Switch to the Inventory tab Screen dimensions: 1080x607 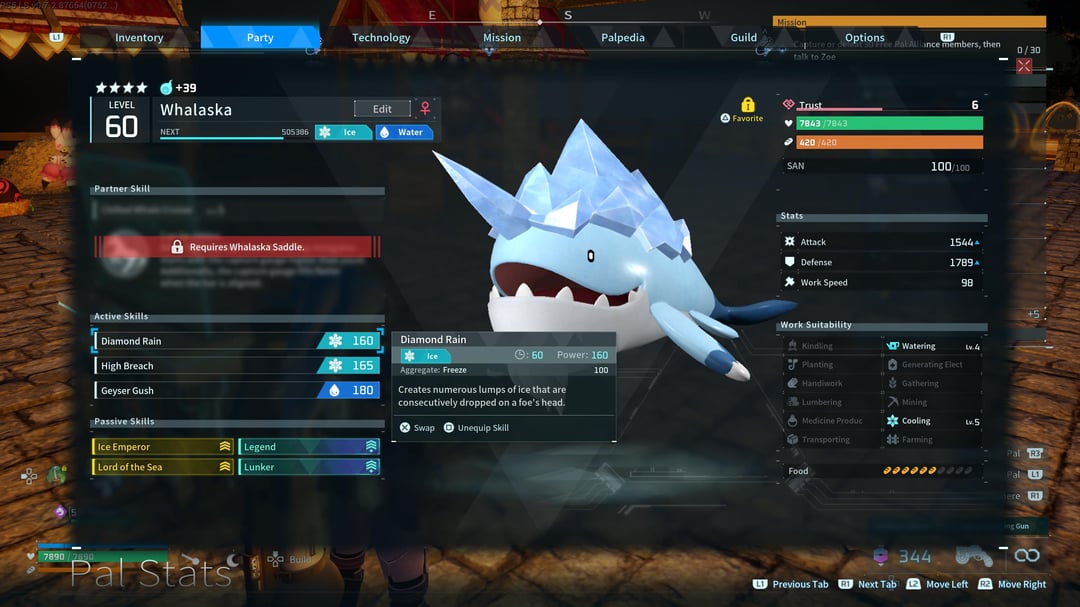point(139,38)
